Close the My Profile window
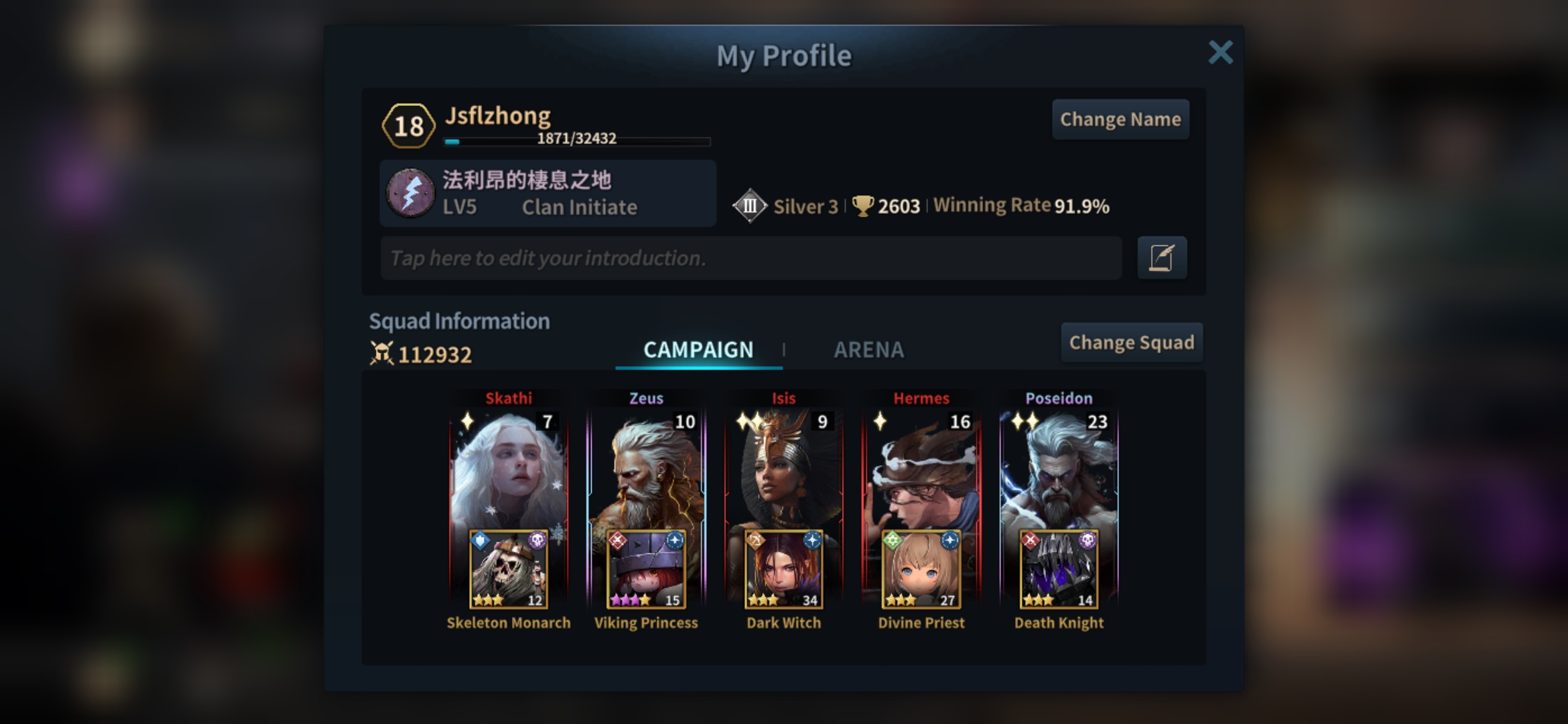 [x=1220, y=52]
